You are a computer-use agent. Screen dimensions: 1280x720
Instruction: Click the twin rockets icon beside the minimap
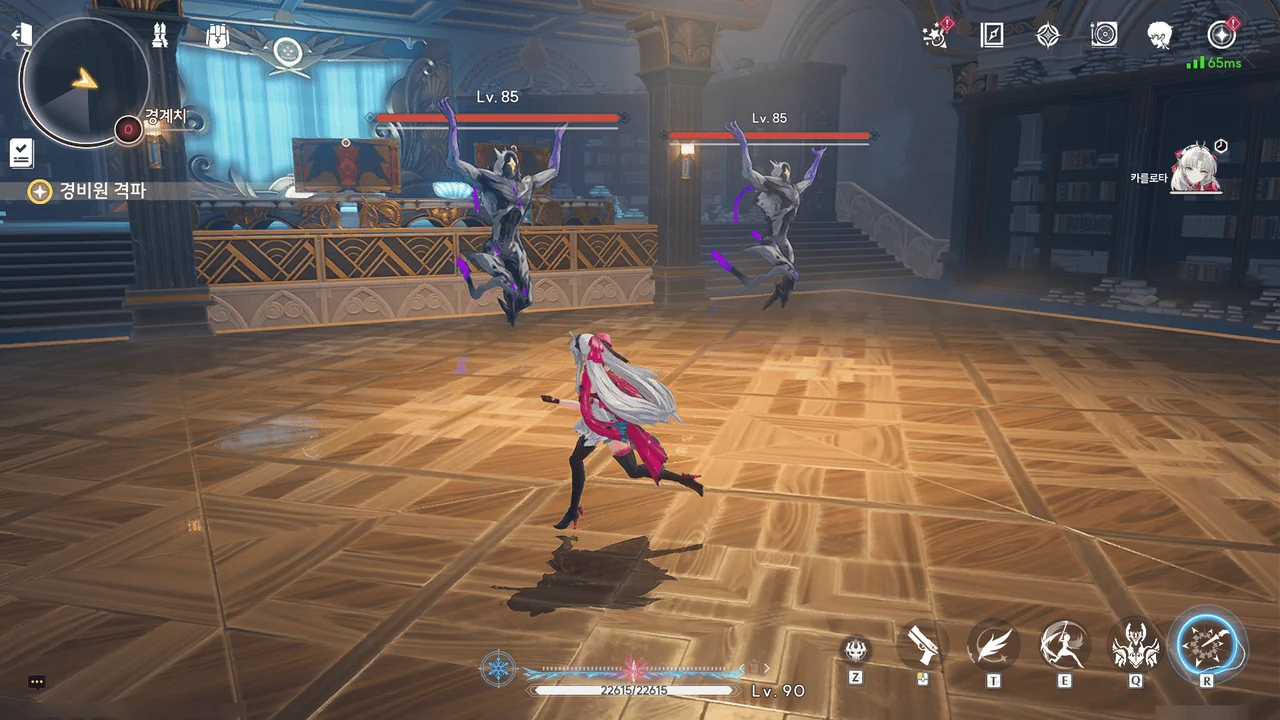[x=159, y=36]
